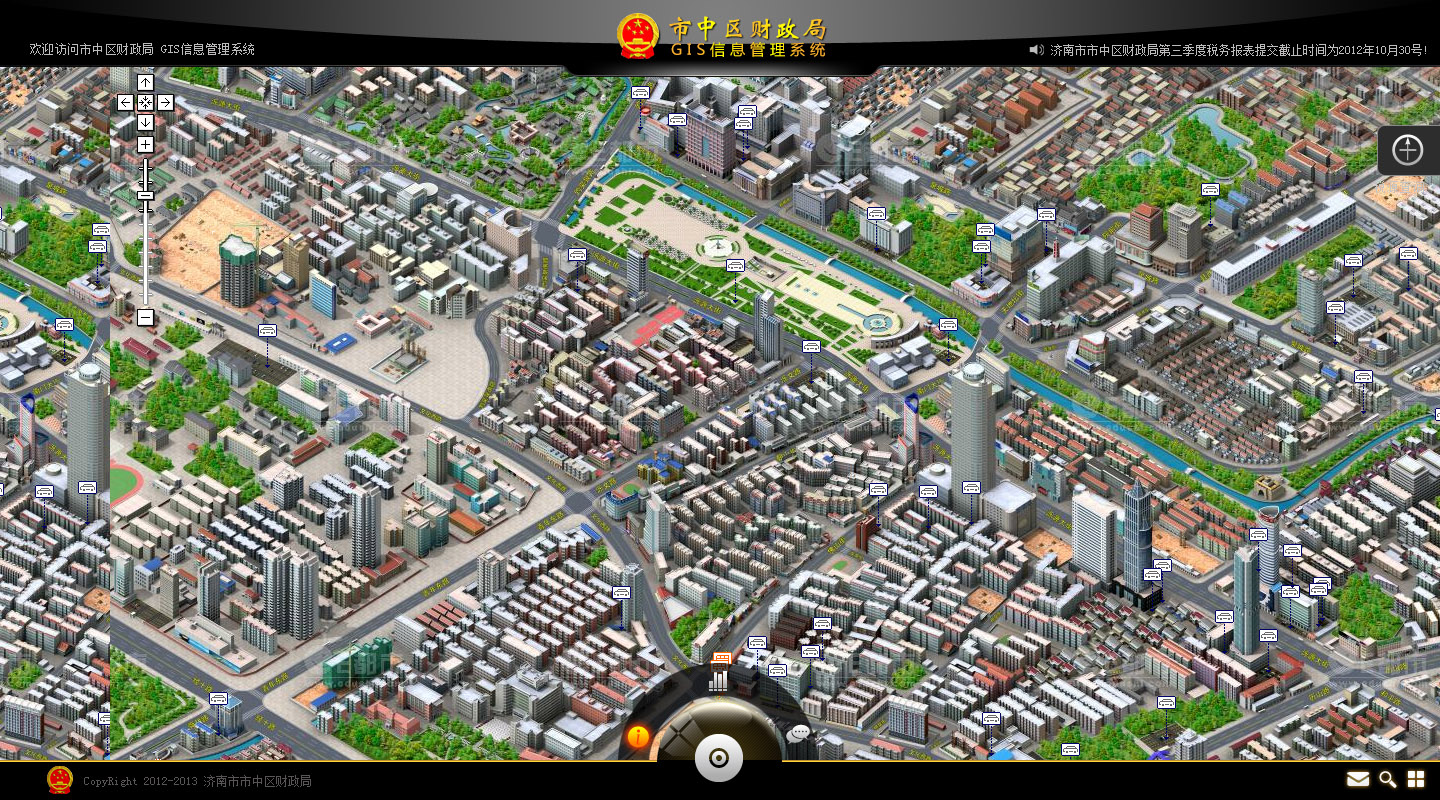Open the chat bubbles icon in the dial
This screenshot has height=800, width=1440.
click(x=798, y=735)
